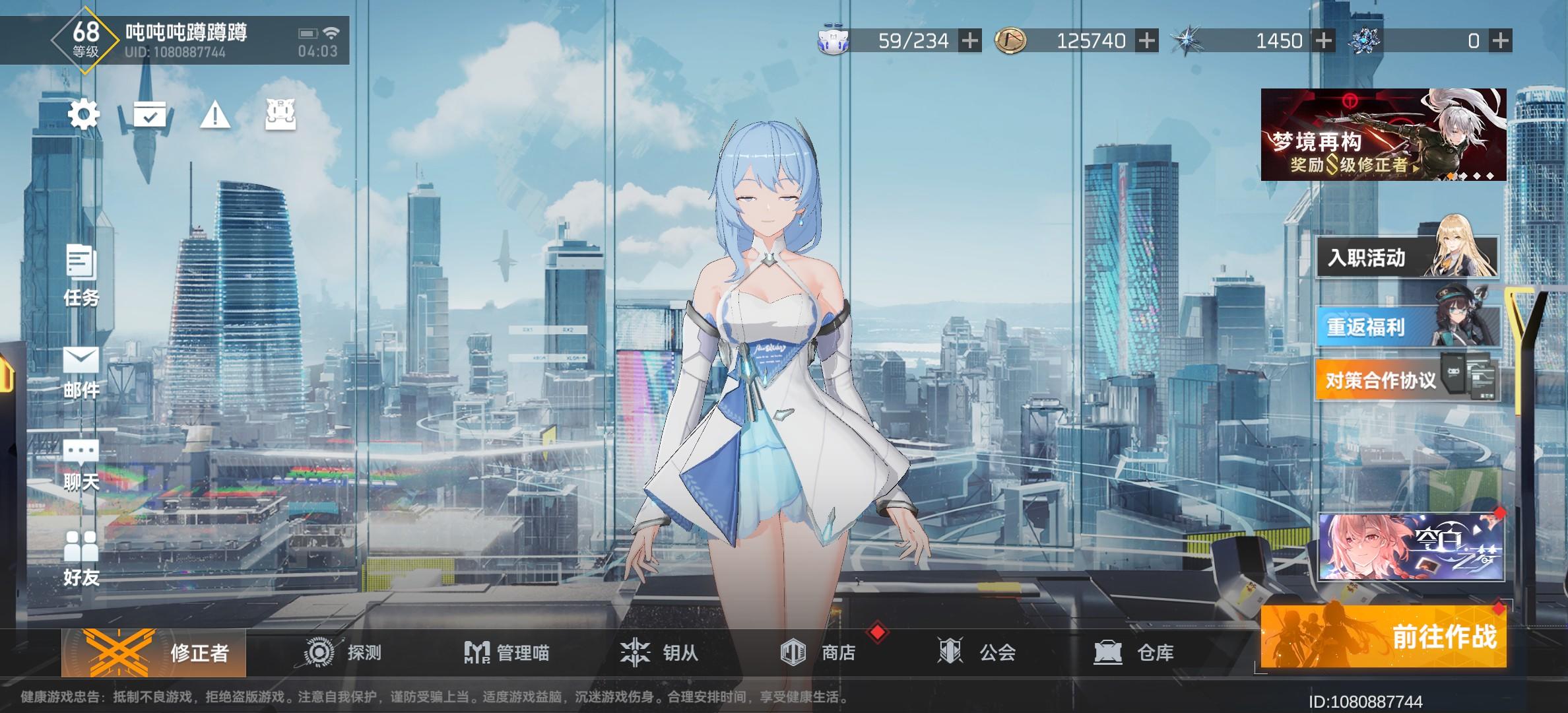
Task: Click plus next to the 59/234 stamina counter
Action: 970,40
